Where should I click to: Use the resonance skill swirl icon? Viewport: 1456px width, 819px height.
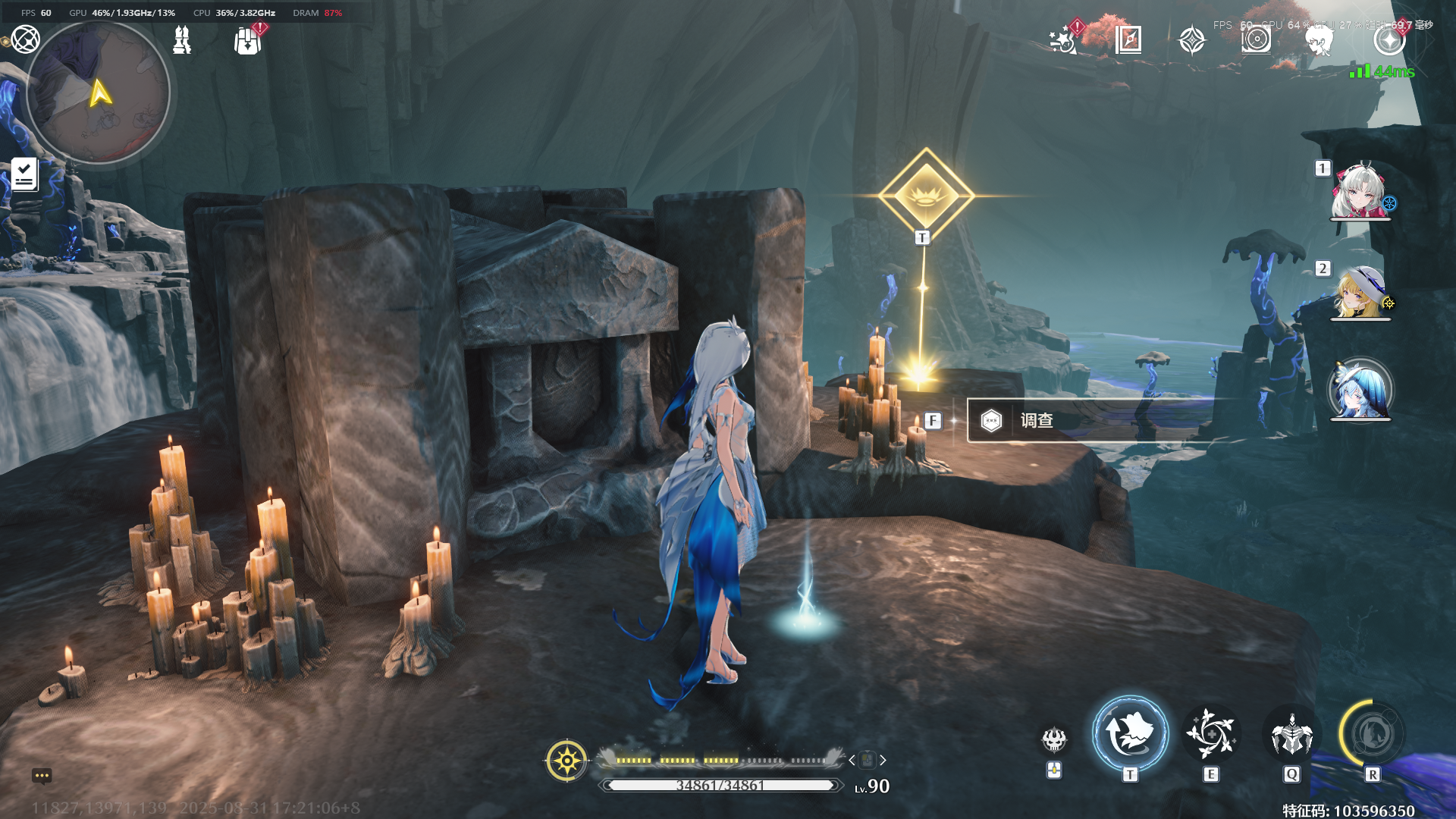[1211, 733]
